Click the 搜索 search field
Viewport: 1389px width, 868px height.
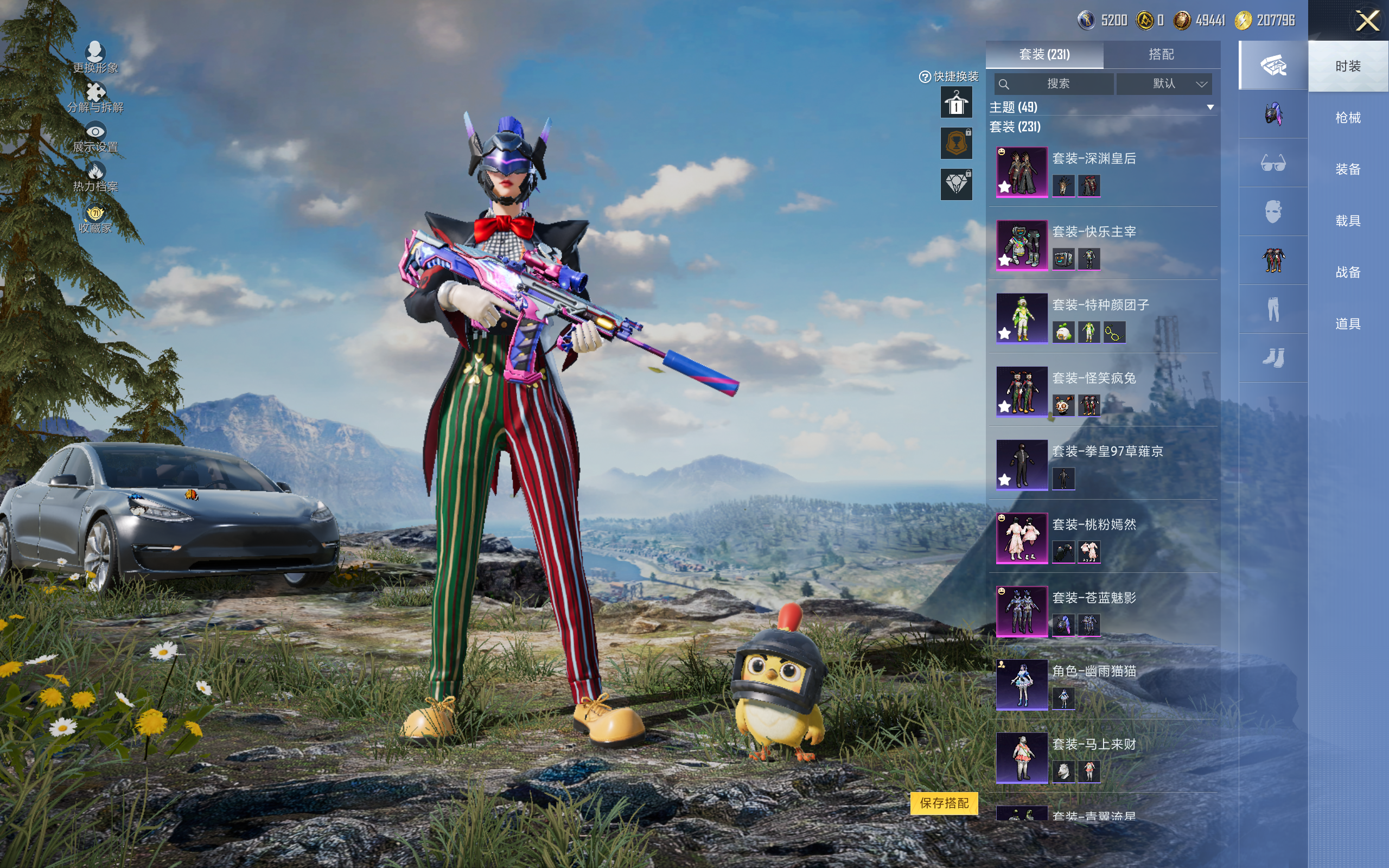1055,84
